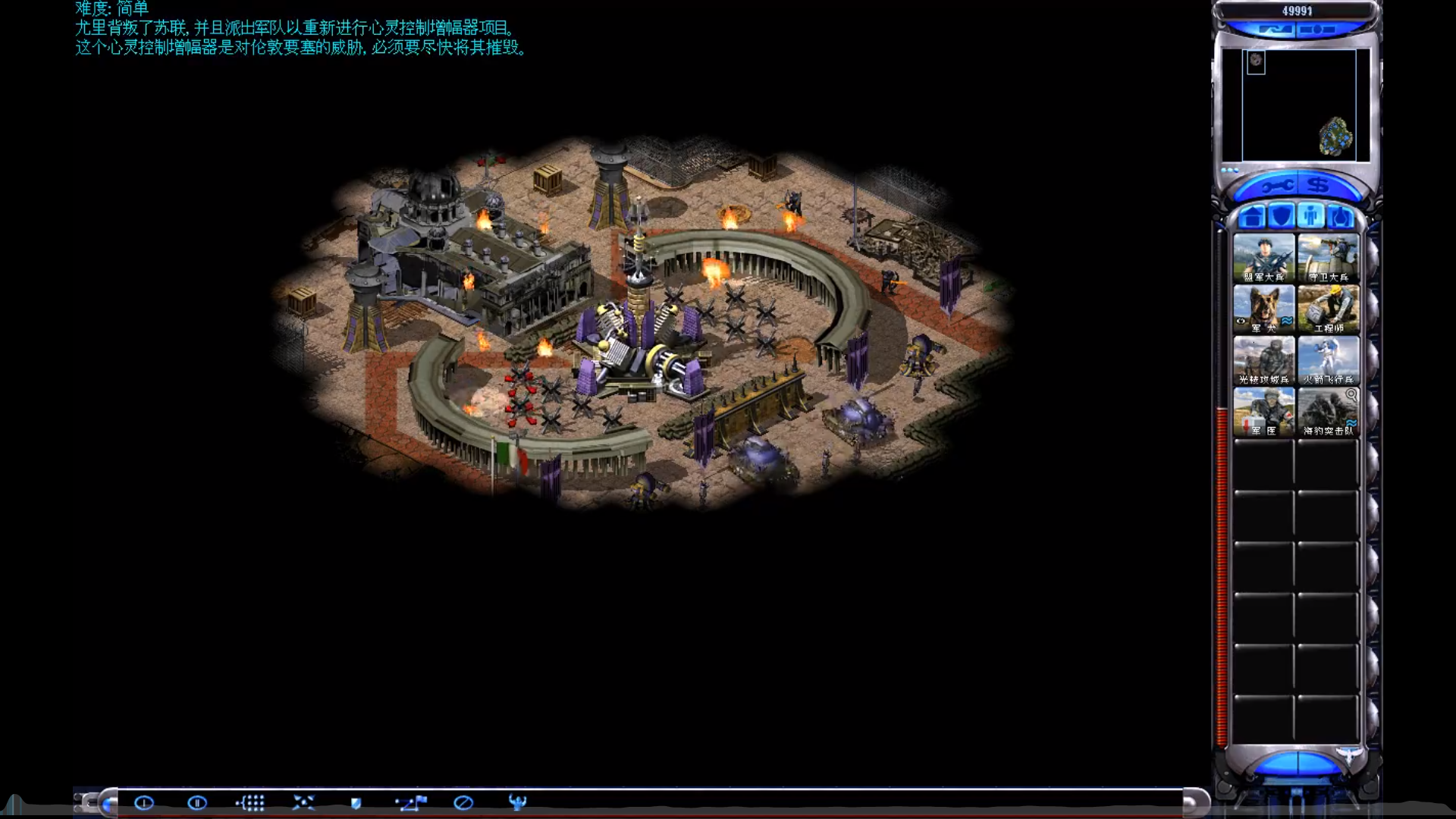Click the beacon placement icon
This screenshot has width=1456, height=819.
pyautogui.click(x=517, y=802)
